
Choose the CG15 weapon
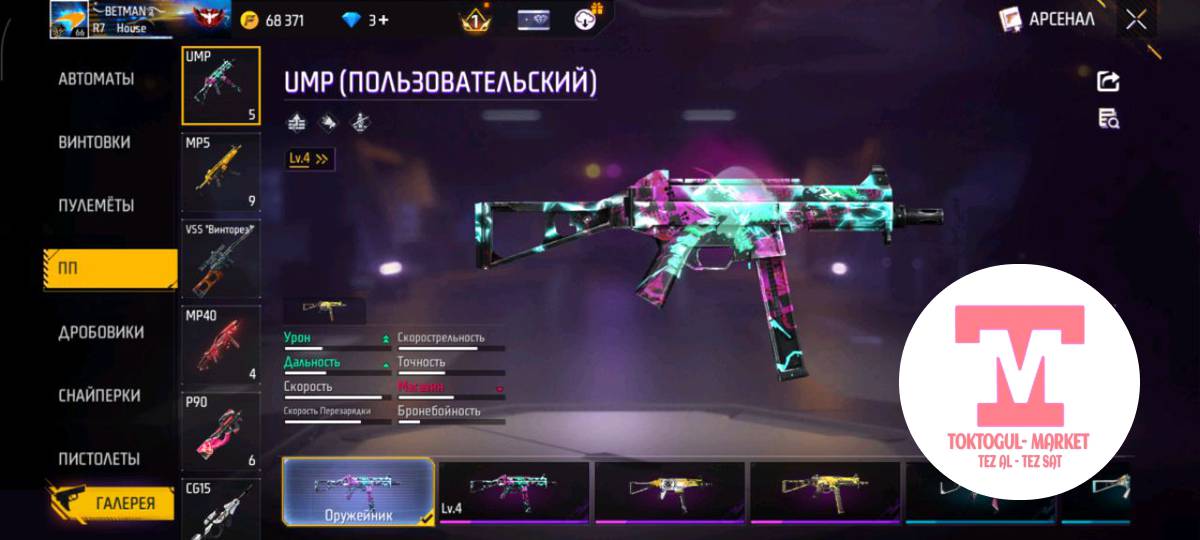coord(221,508)
